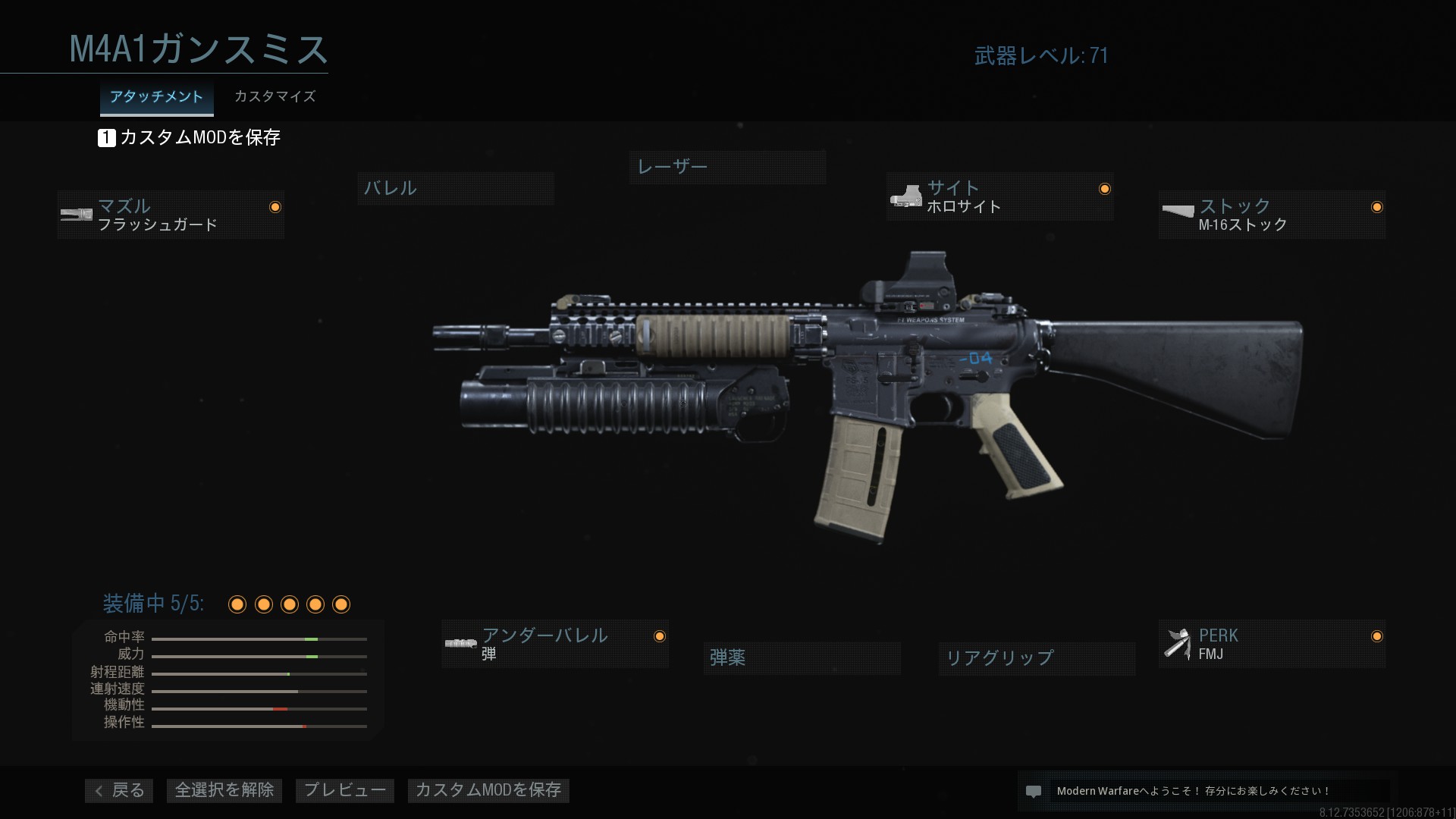Switch to the アタッチメント tab

156,97
